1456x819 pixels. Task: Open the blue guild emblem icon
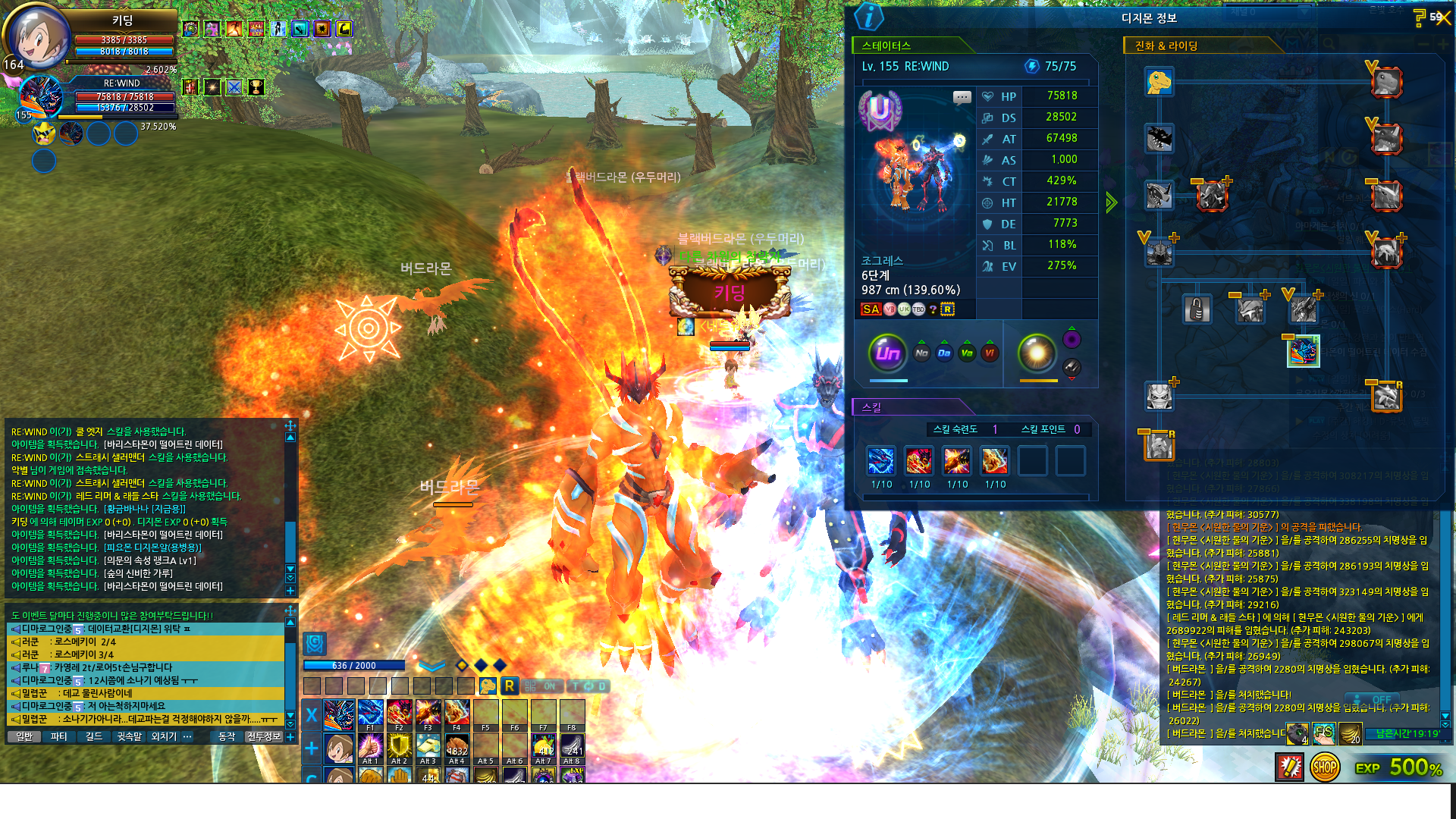click(x=315, y=644)
